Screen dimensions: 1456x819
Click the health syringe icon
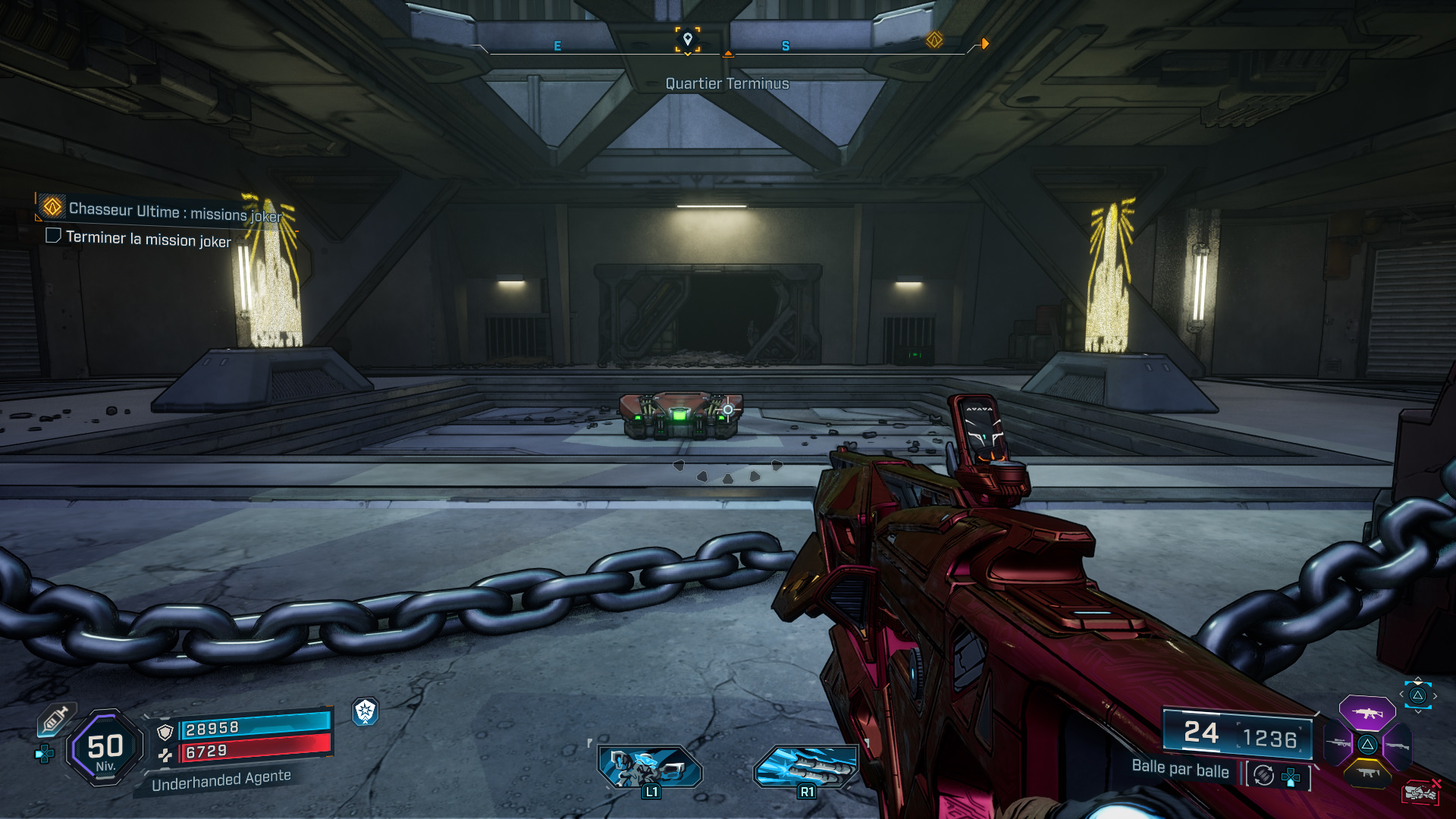click(55, 718)
